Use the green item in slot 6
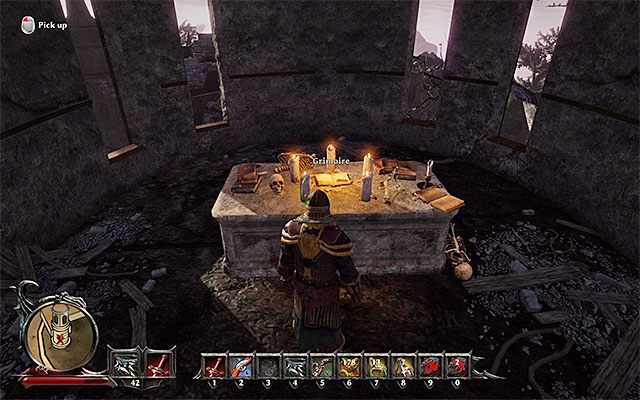The image size is (640, 400). 350,366
